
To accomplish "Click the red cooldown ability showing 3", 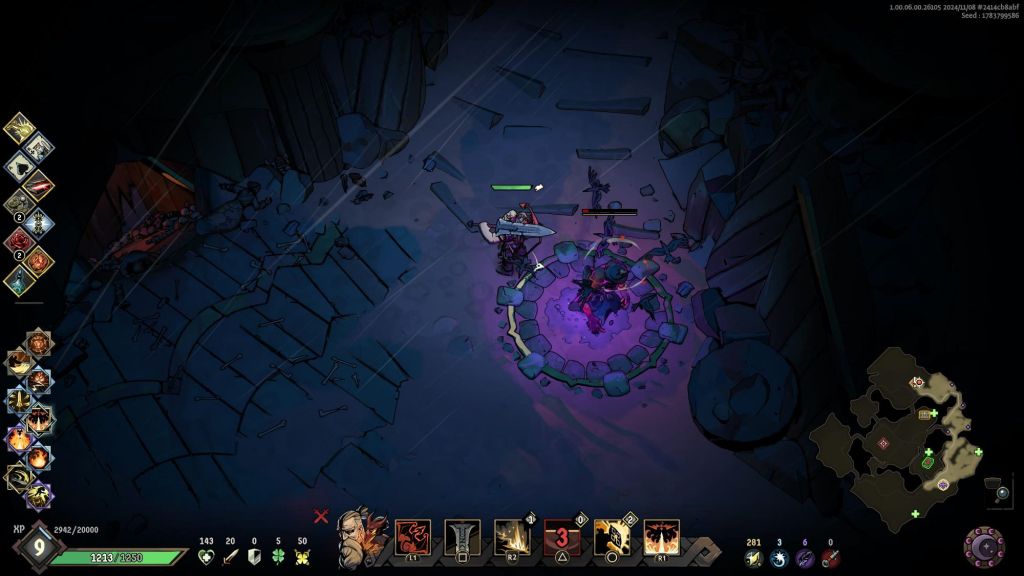I will pos(562,537).
